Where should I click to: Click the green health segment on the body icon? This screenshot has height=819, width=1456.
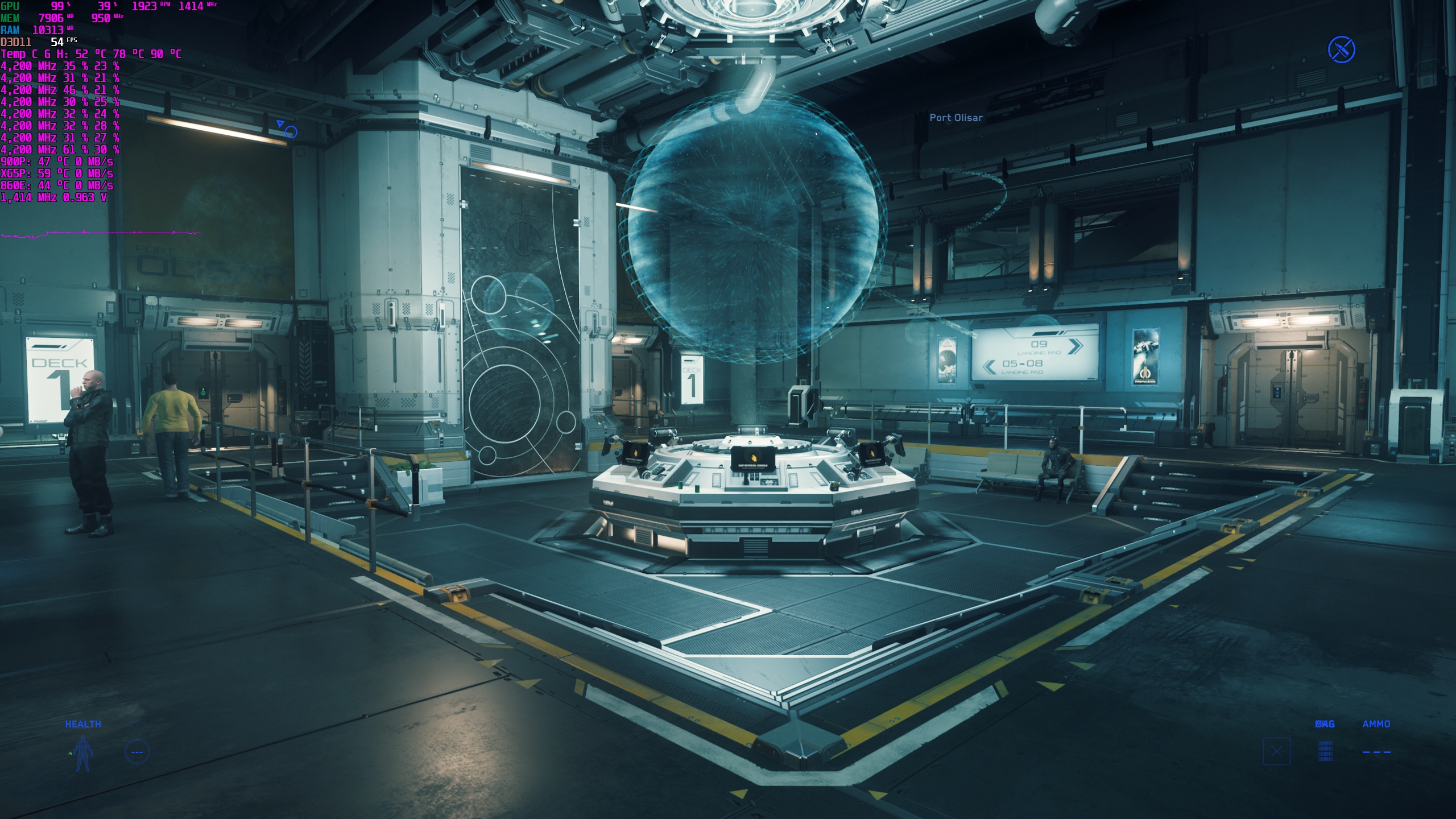(71, 754)
